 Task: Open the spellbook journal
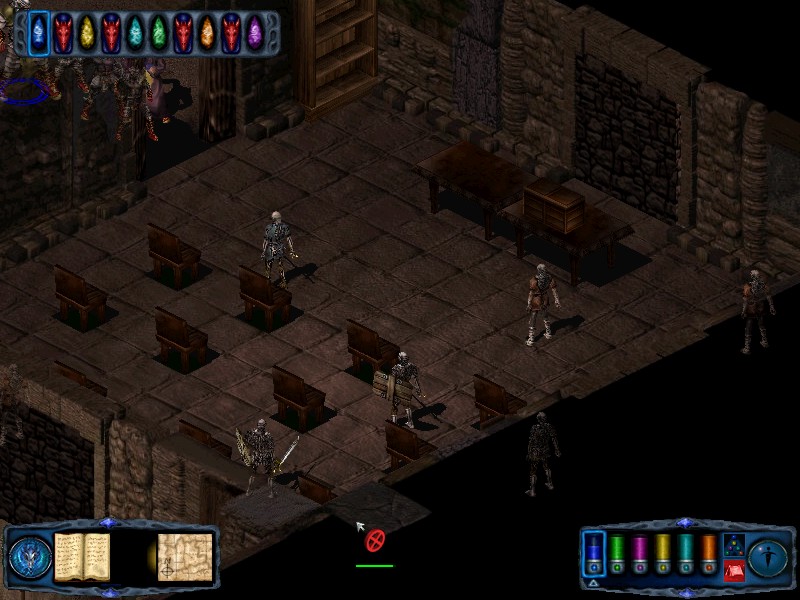pyautogui.click(x=81, y=555)
